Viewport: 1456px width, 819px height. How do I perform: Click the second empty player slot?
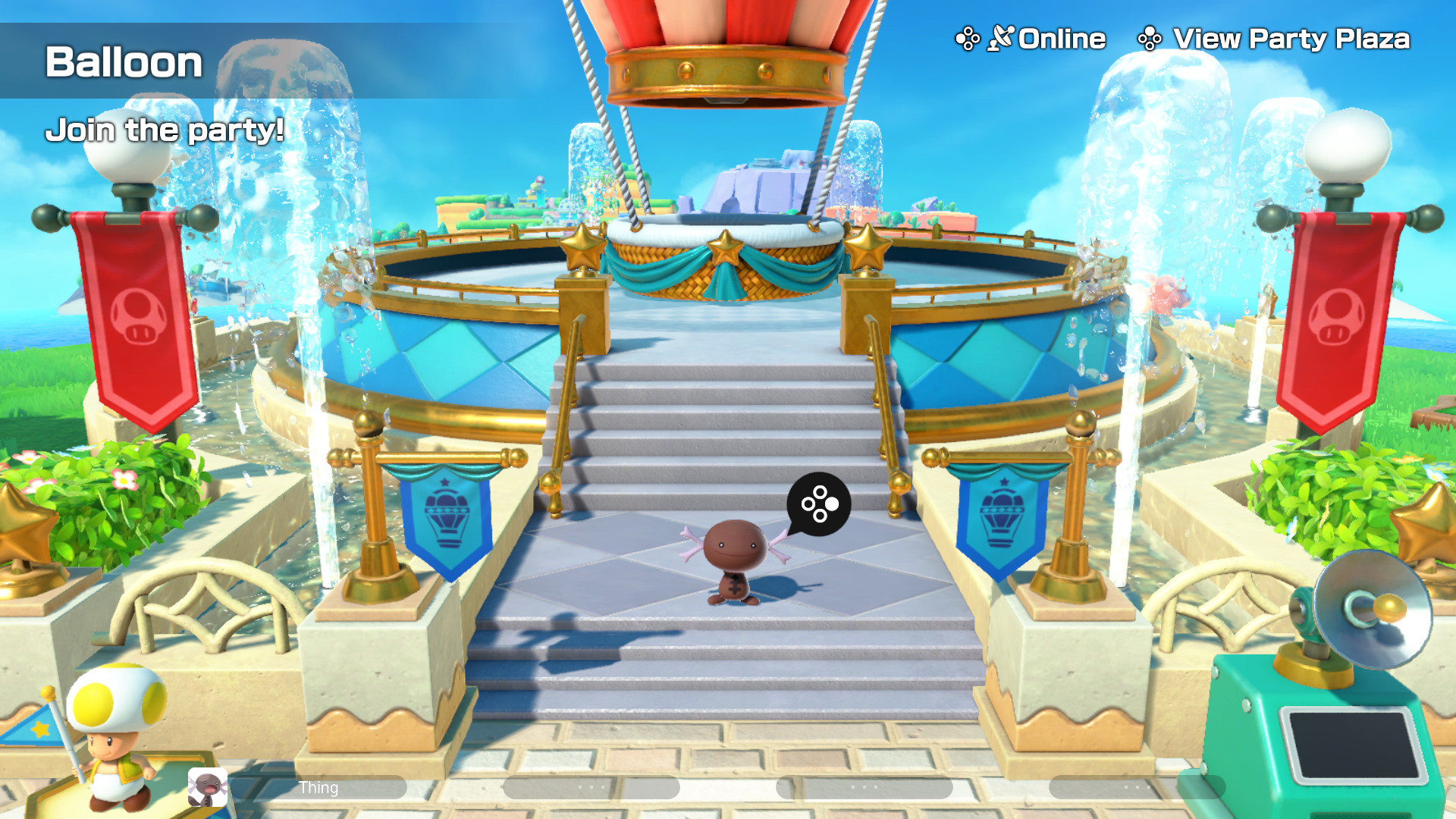point(591,788)
